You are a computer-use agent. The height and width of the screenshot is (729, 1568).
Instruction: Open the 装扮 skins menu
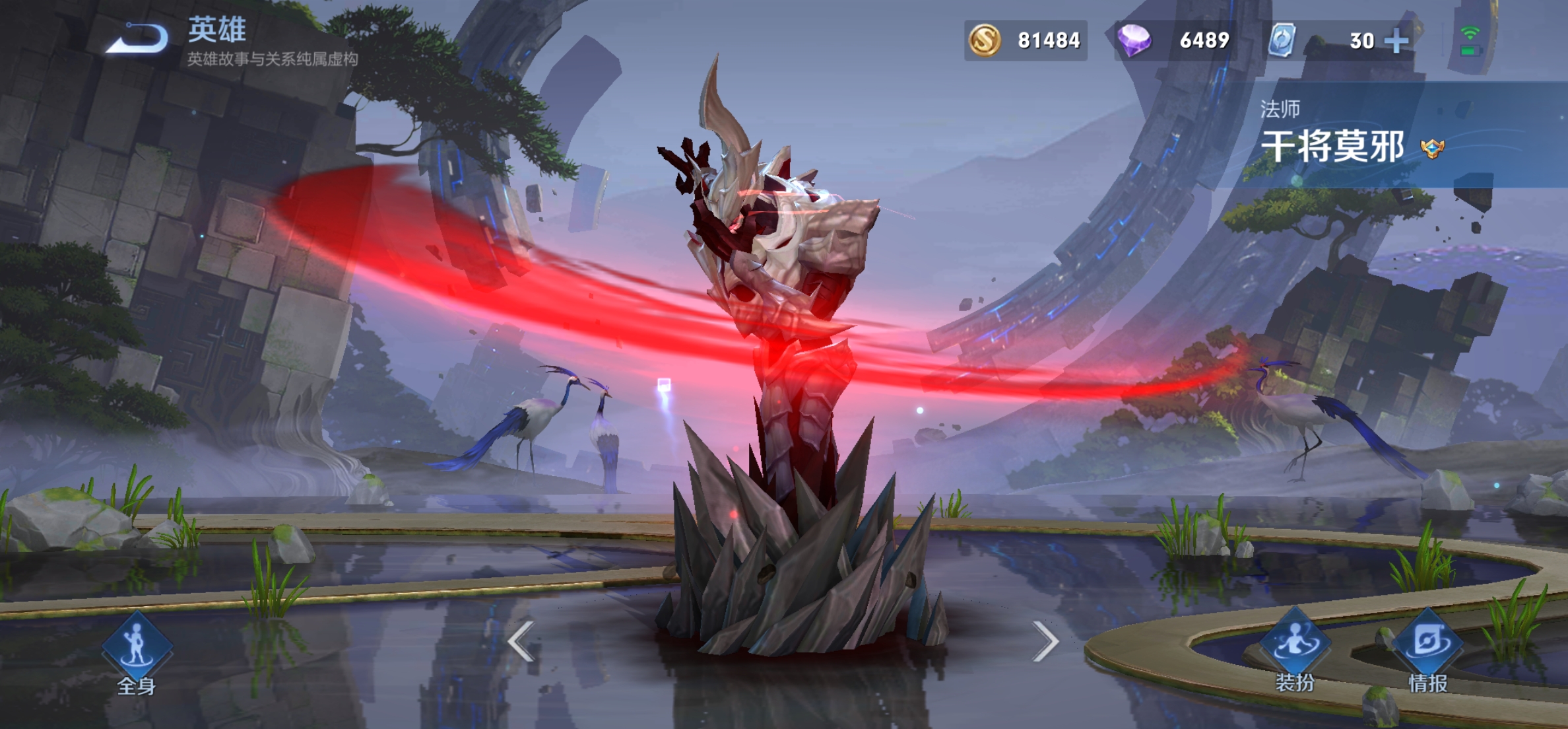click(x=1295, y=650)
